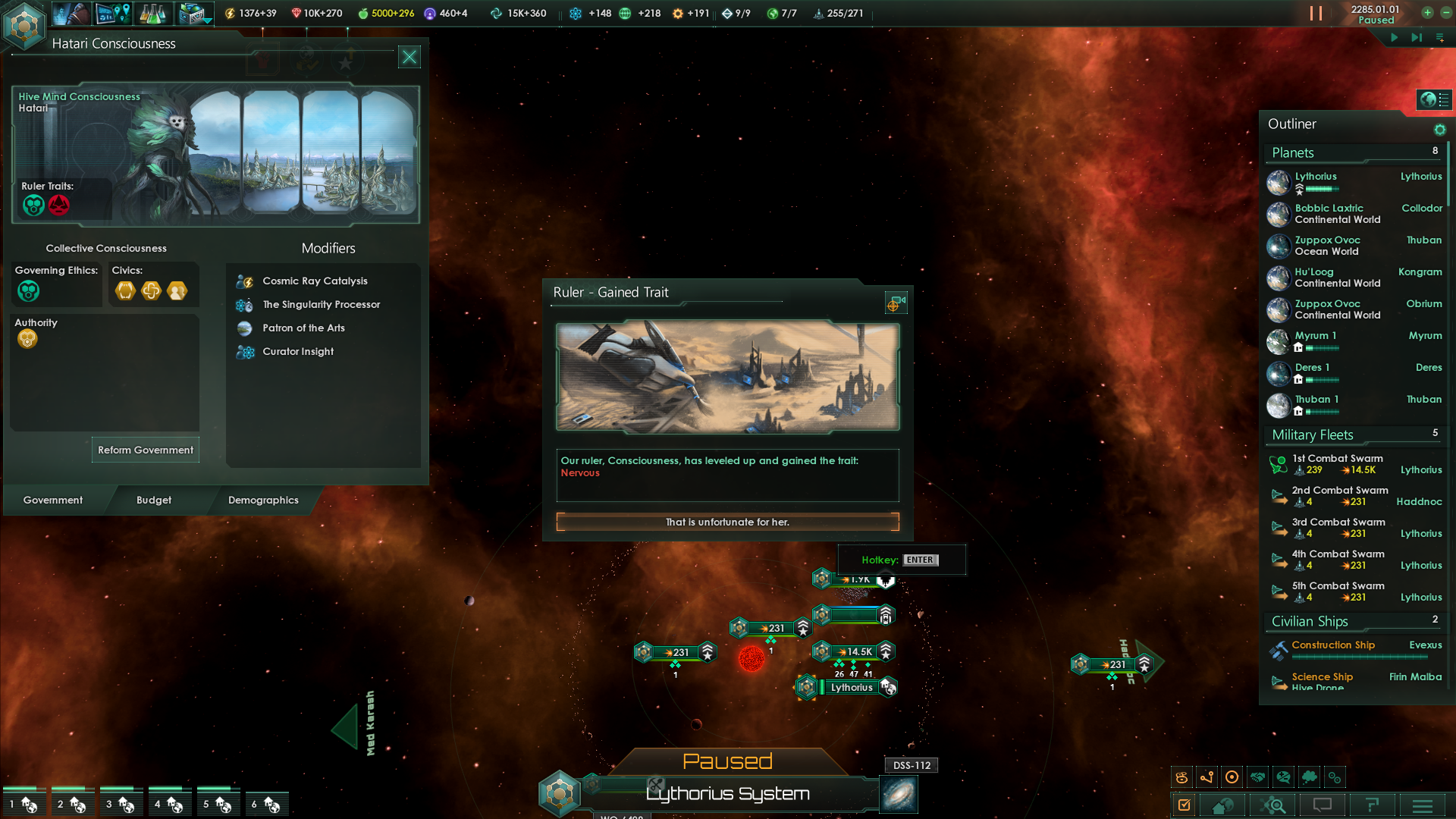Click the Reform Government button
Image resolution: width=1456 pixels, height=819 pixels.
click(x=145, y=450)
